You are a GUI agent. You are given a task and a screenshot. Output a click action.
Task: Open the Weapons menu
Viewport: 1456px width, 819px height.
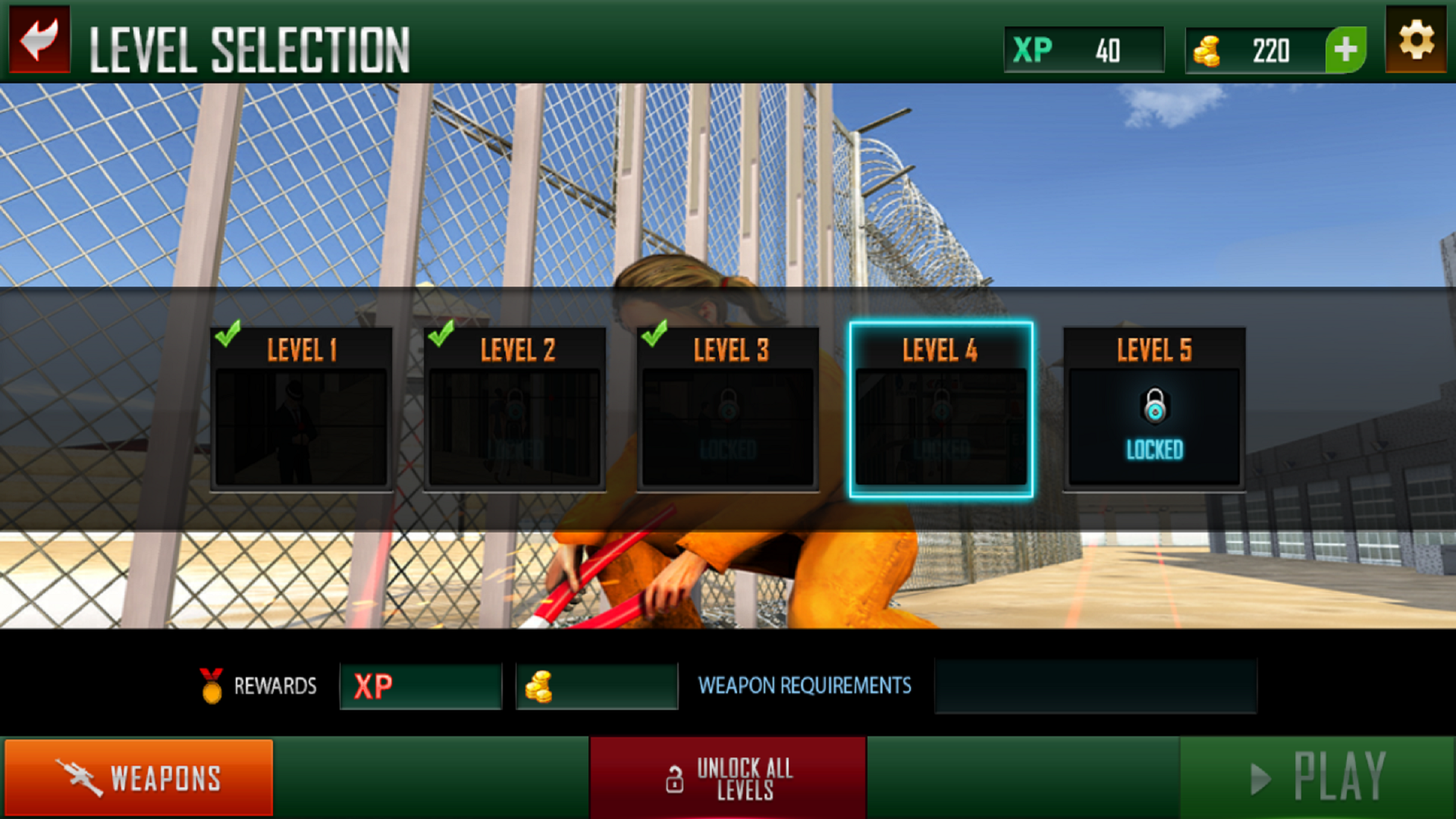pyautogui.click(x=140, y=777)
